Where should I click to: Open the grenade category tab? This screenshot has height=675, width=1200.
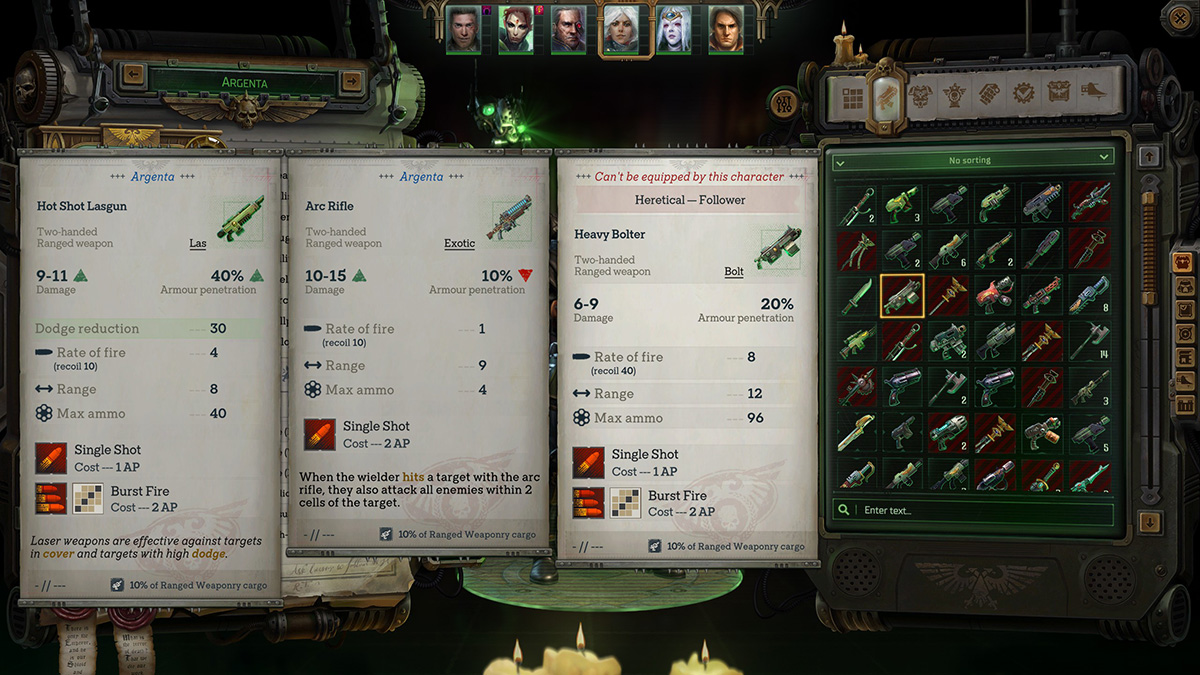point(989,94)
